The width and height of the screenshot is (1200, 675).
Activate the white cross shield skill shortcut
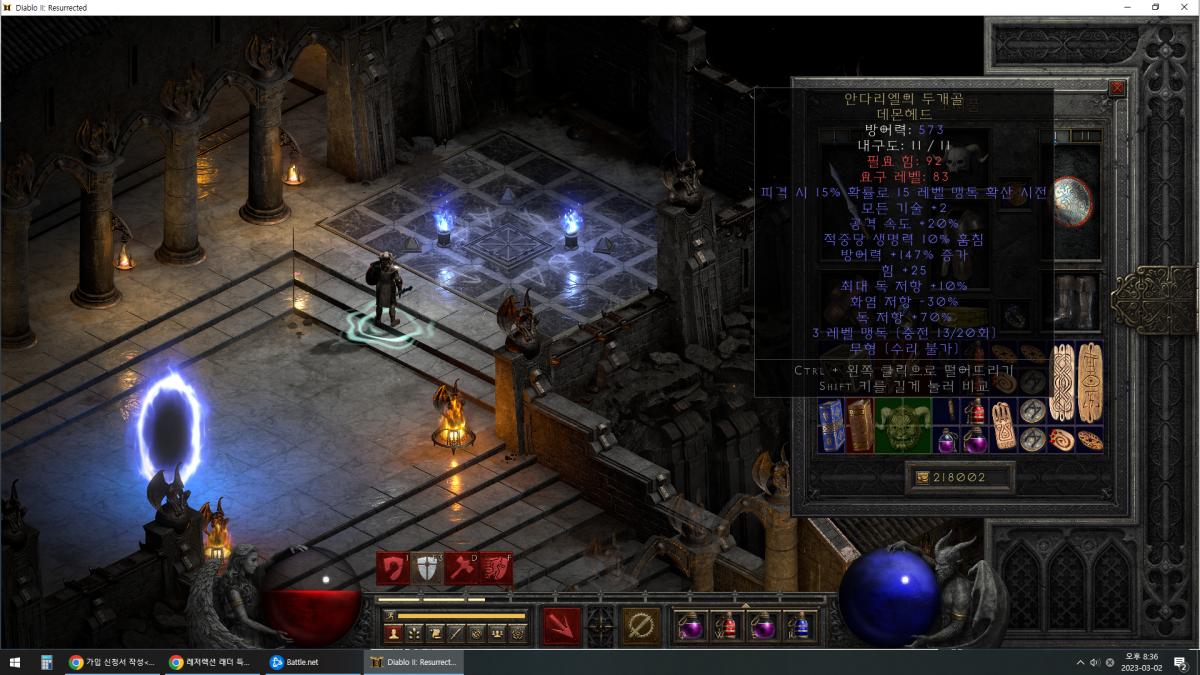428,568
